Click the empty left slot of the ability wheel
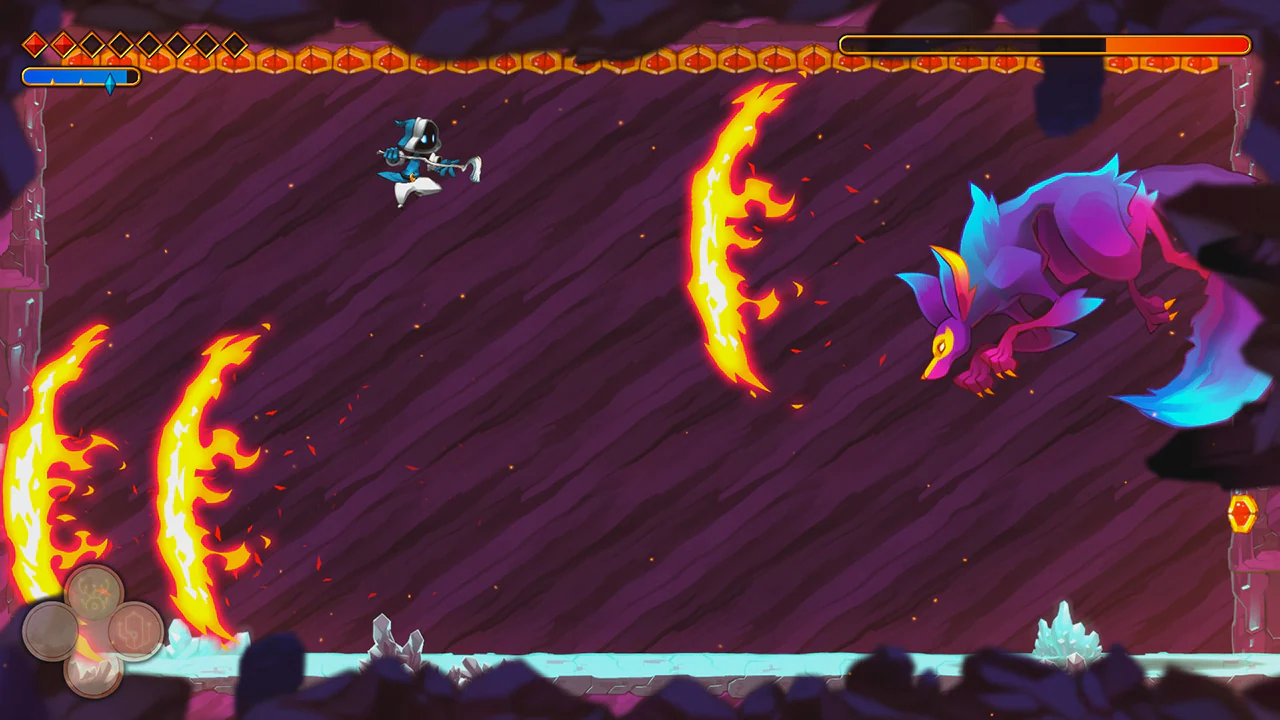Viewport: 1280px width, 720px height. click(53, 632)
